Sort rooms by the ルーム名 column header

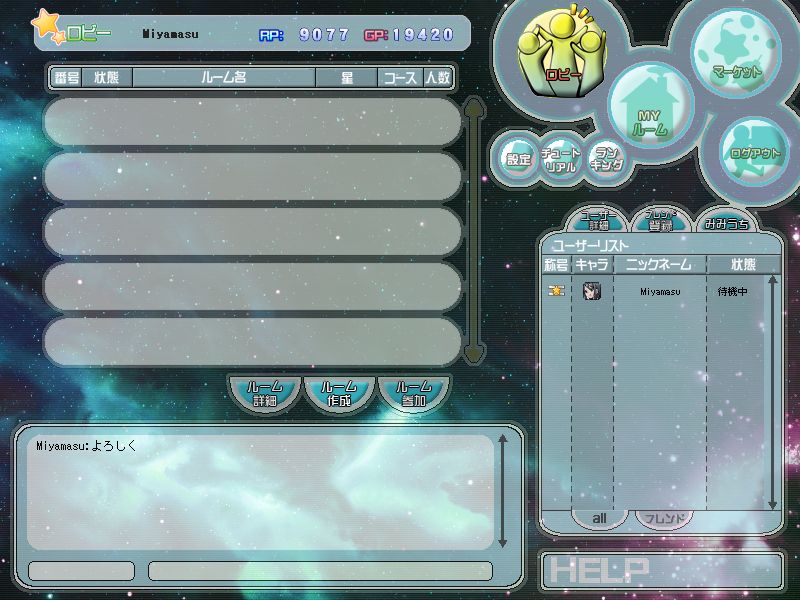point(224,77)
